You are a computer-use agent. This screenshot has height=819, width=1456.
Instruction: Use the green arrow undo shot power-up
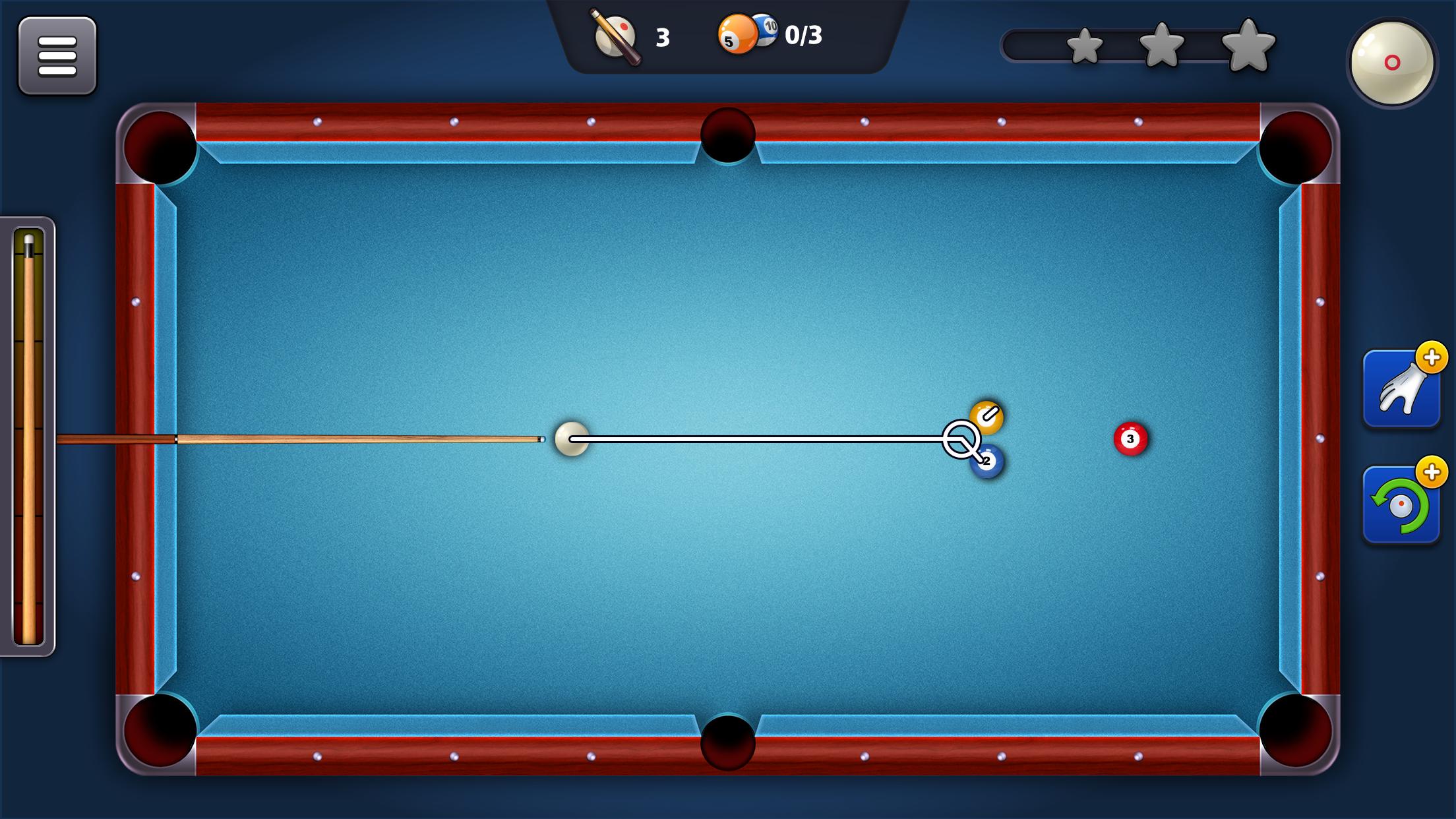1401,506
